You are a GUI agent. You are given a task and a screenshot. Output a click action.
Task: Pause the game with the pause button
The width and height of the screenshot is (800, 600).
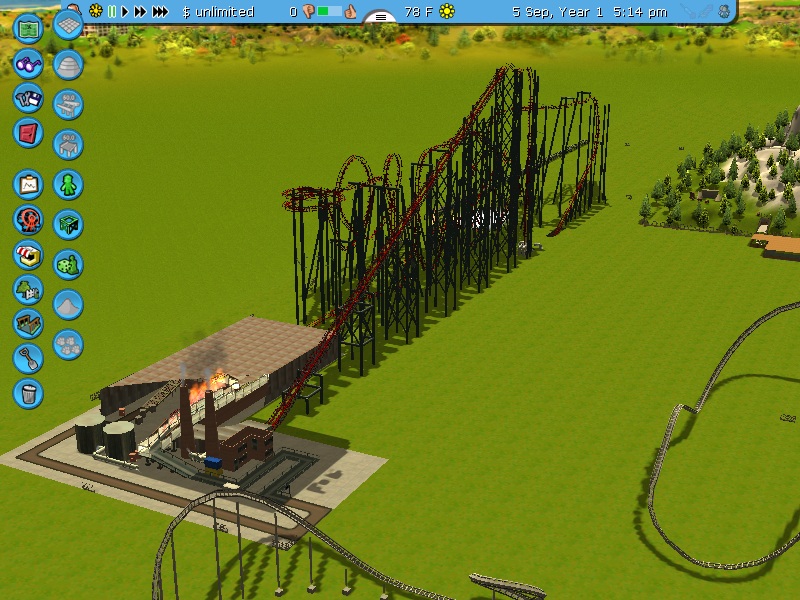(112, 12)
